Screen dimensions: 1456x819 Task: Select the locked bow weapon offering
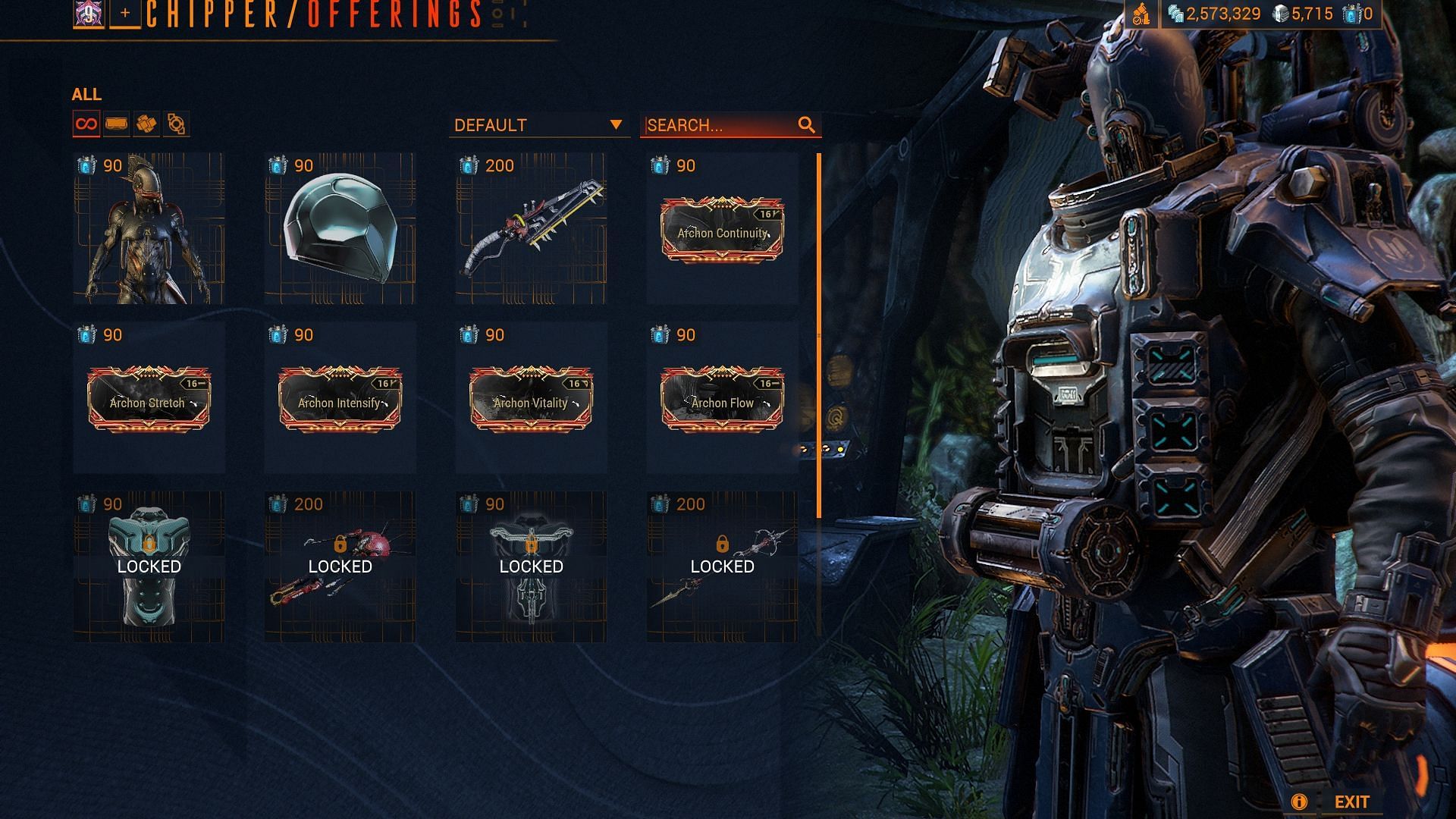point(722,567)
